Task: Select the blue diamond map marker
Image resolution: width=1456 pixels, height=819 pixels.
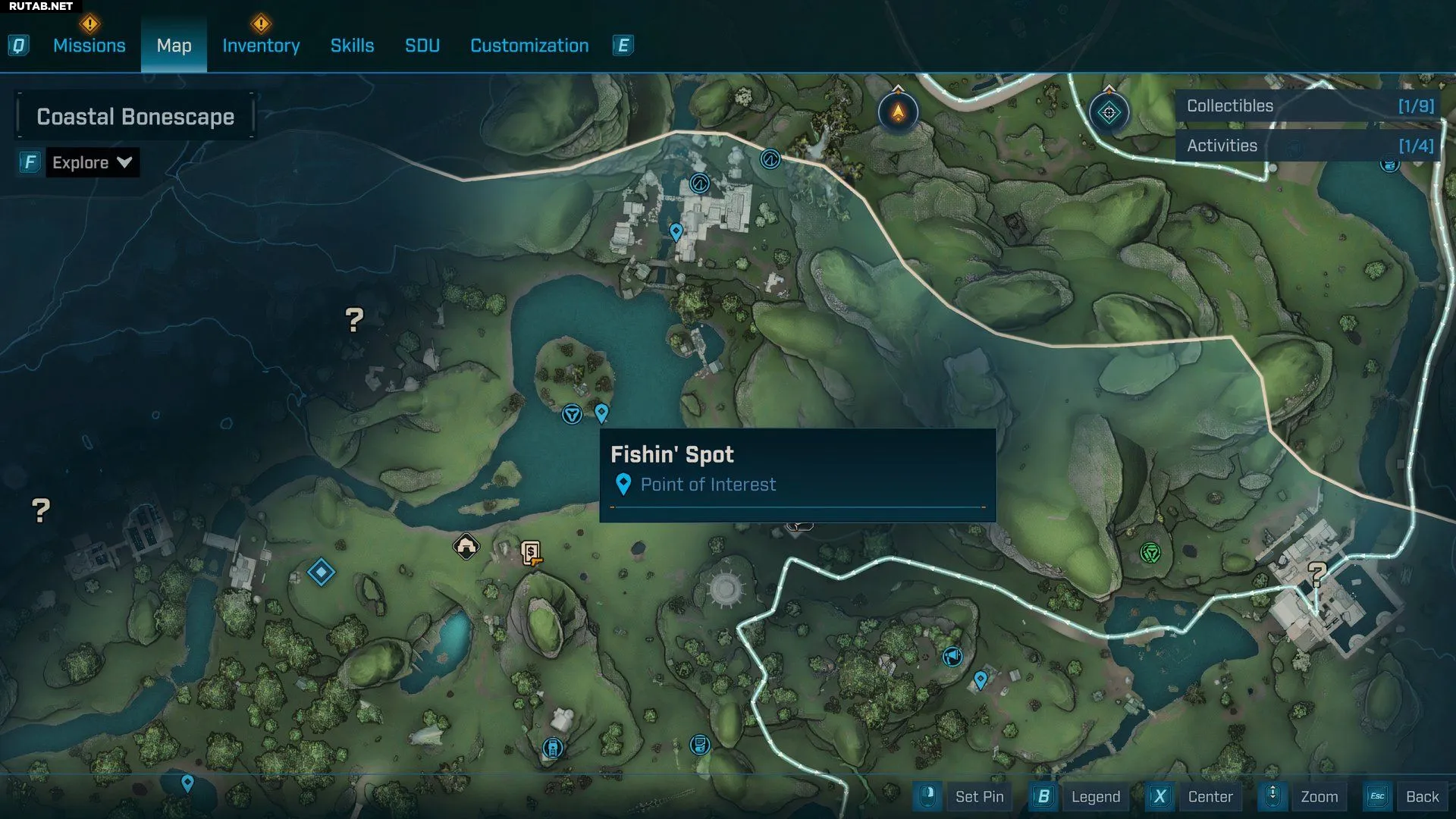Action: (321, 572)
